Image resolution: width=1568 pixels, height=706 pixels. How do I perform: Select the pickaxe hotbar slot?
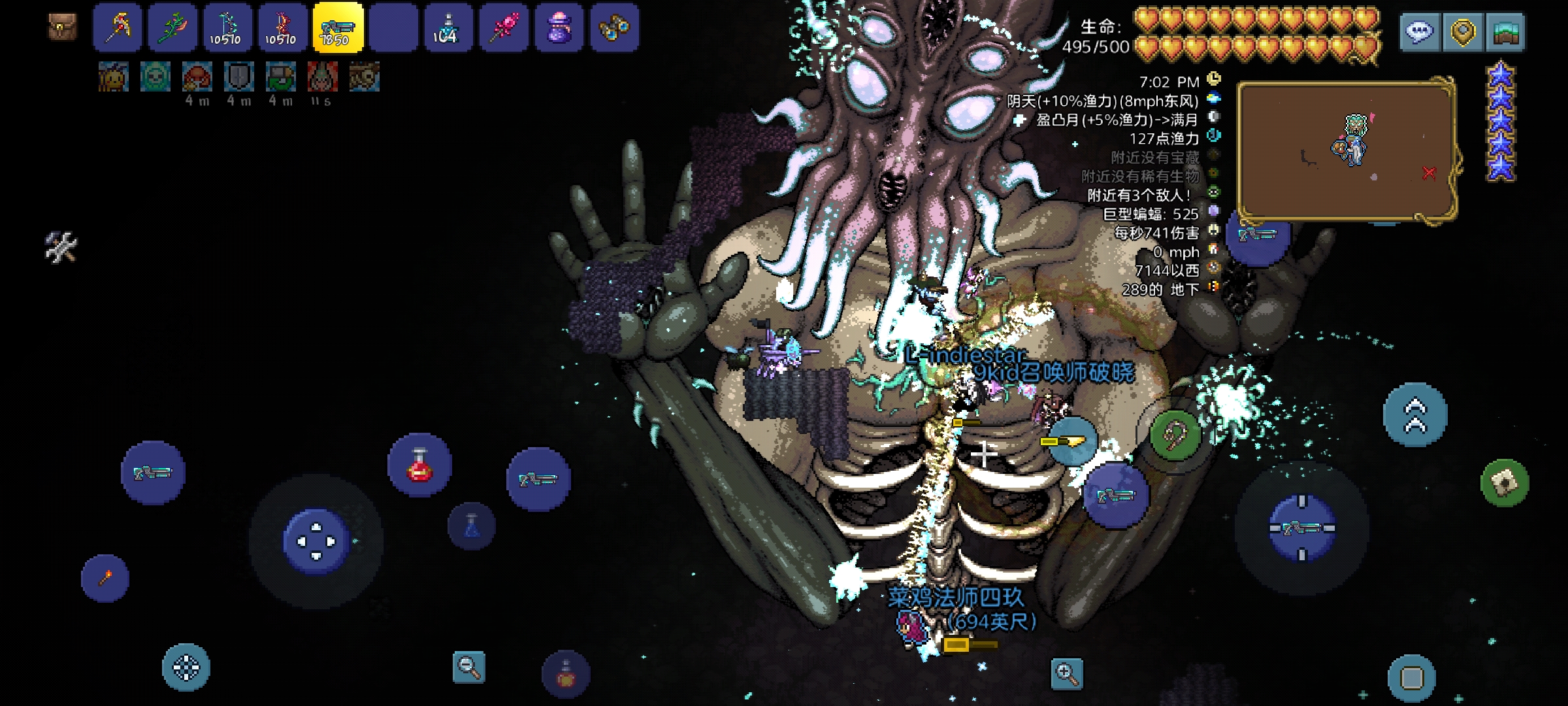click(x=118, y=27)
